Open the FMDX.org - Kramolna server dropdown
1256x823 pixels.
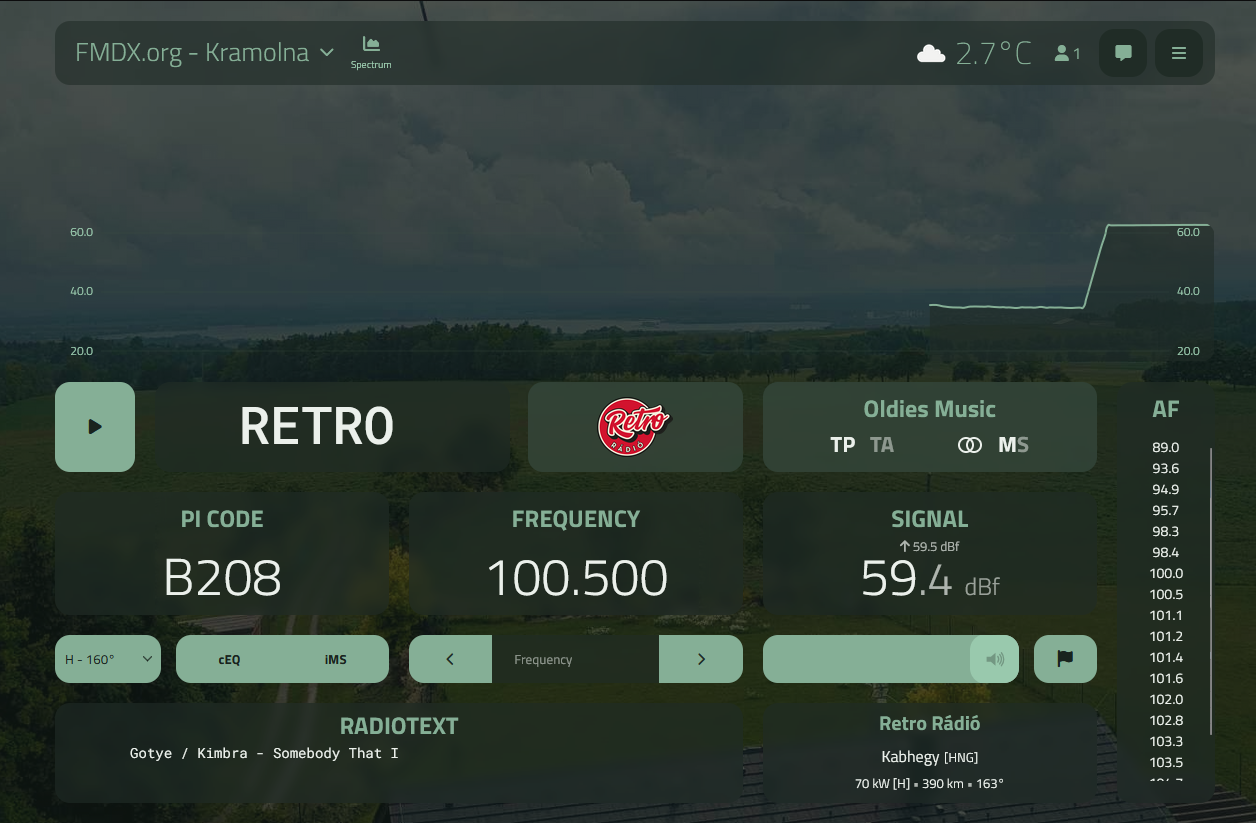(x=205, y=53)
